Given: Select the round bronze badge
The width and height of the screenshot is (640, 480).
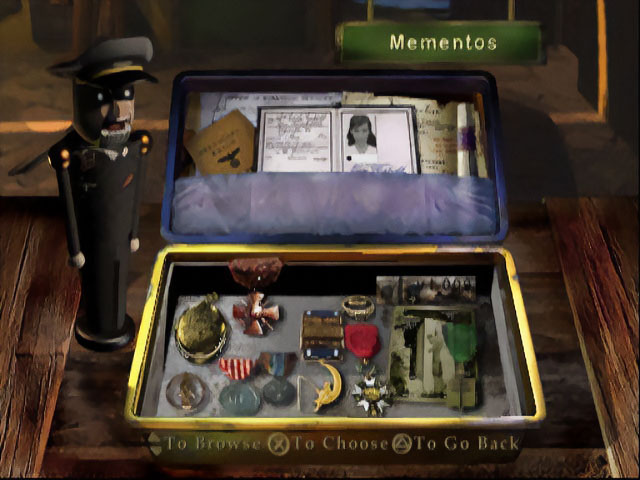Looking at the screenshot, I should [186, 388].
